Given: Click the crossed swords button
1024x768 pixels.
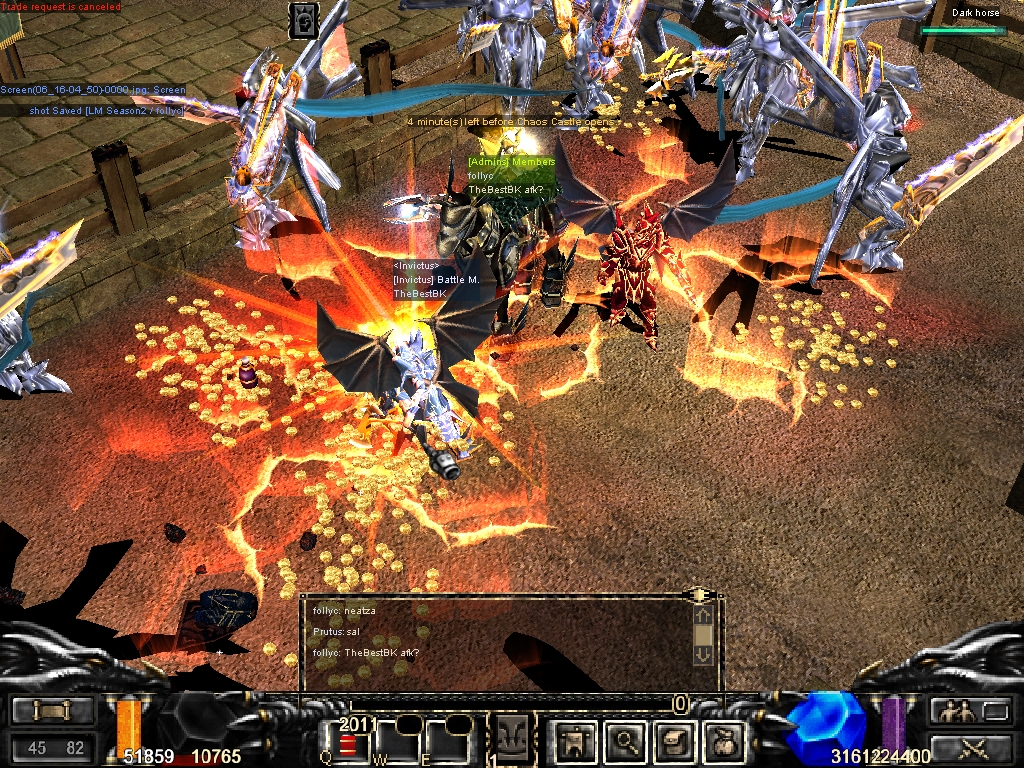Looking at the screenshot, I should (x=969, y=746).
